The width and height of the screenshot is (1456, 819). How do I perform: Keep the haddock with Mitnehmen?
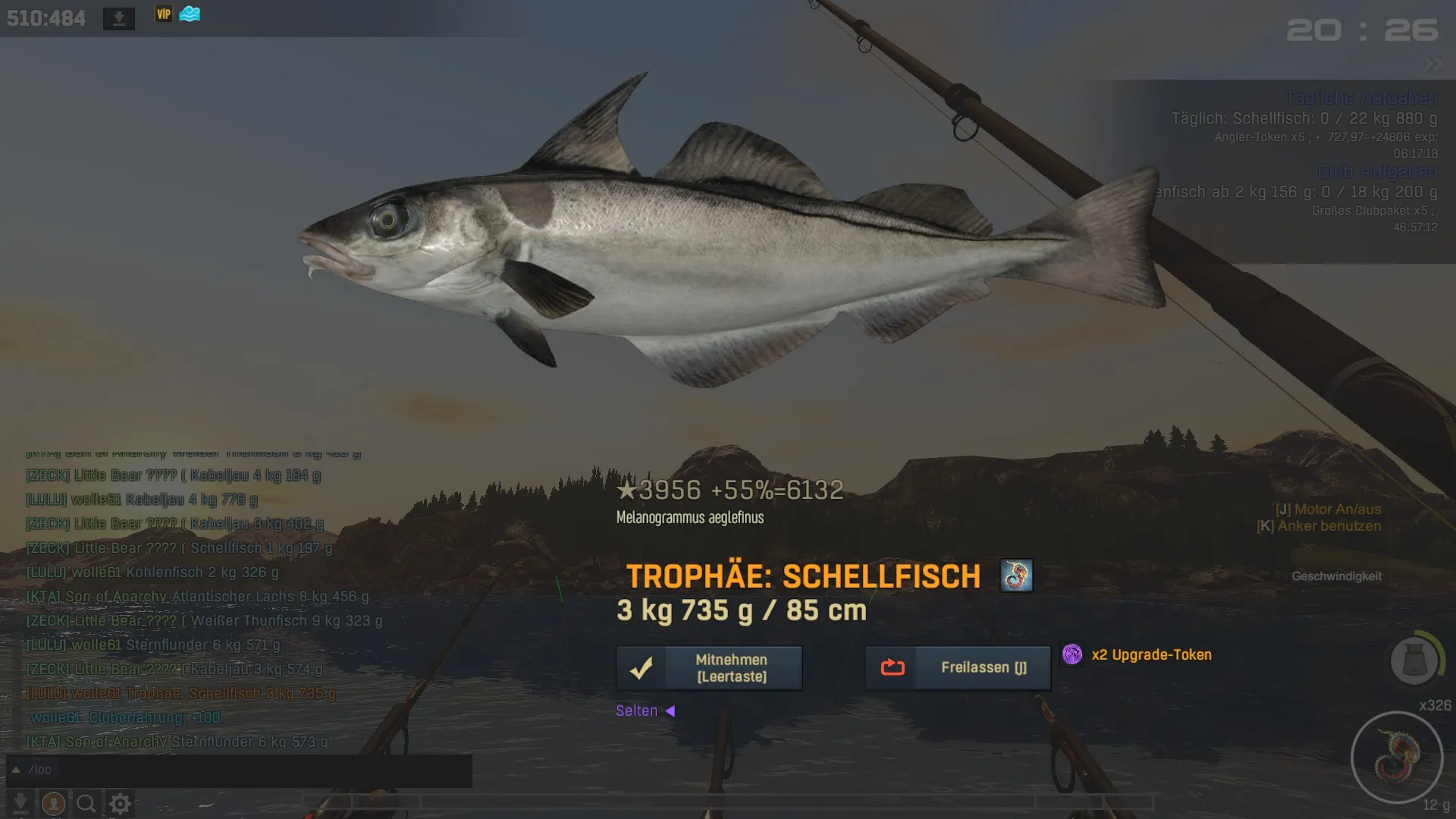click(709, 668)
